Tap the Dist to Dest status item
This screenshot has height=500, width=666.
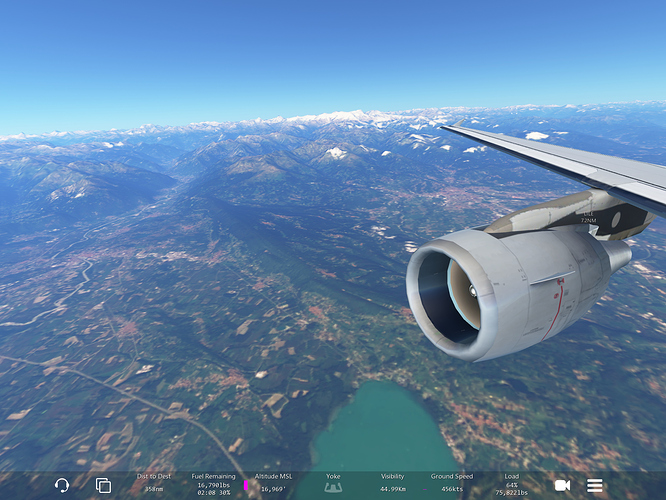click(x=154, y=484)
